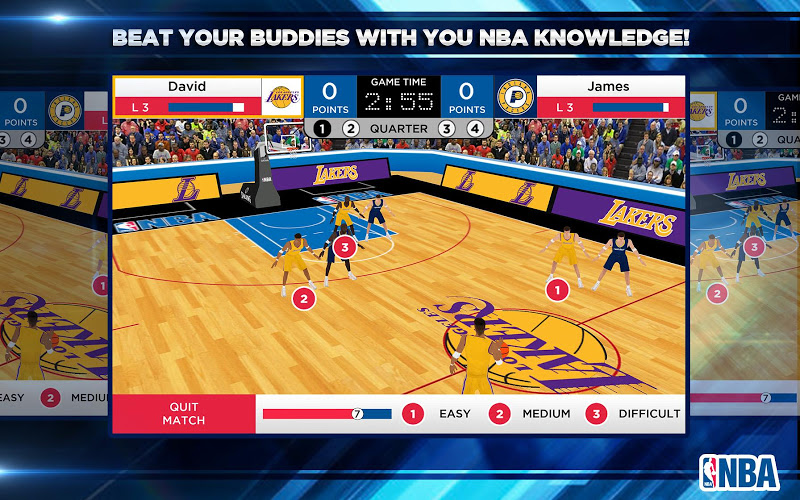
Task: Choose the number 3 marker near the basket
Action: tap(345, 245)
